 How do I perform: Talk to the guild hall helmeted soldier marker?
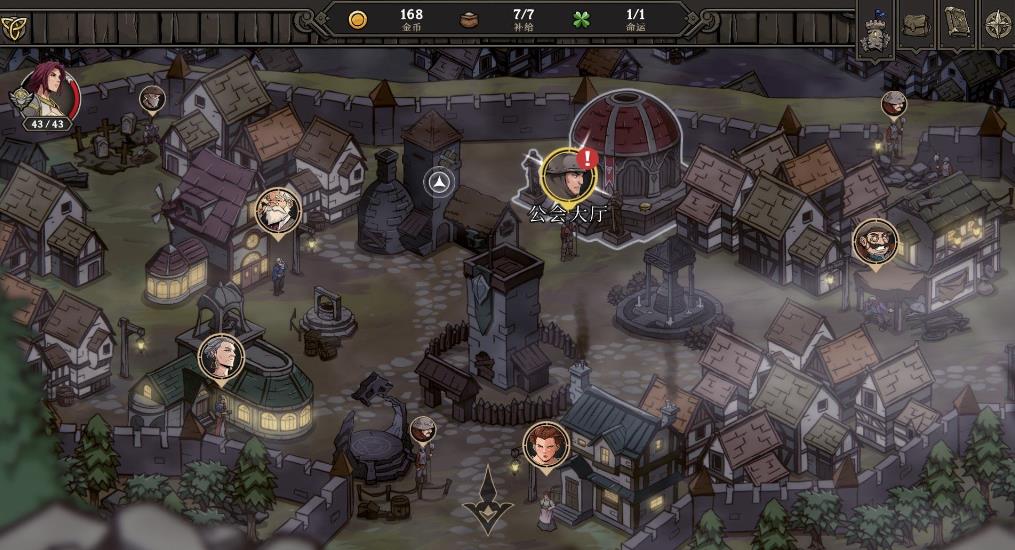click(569, 174)
